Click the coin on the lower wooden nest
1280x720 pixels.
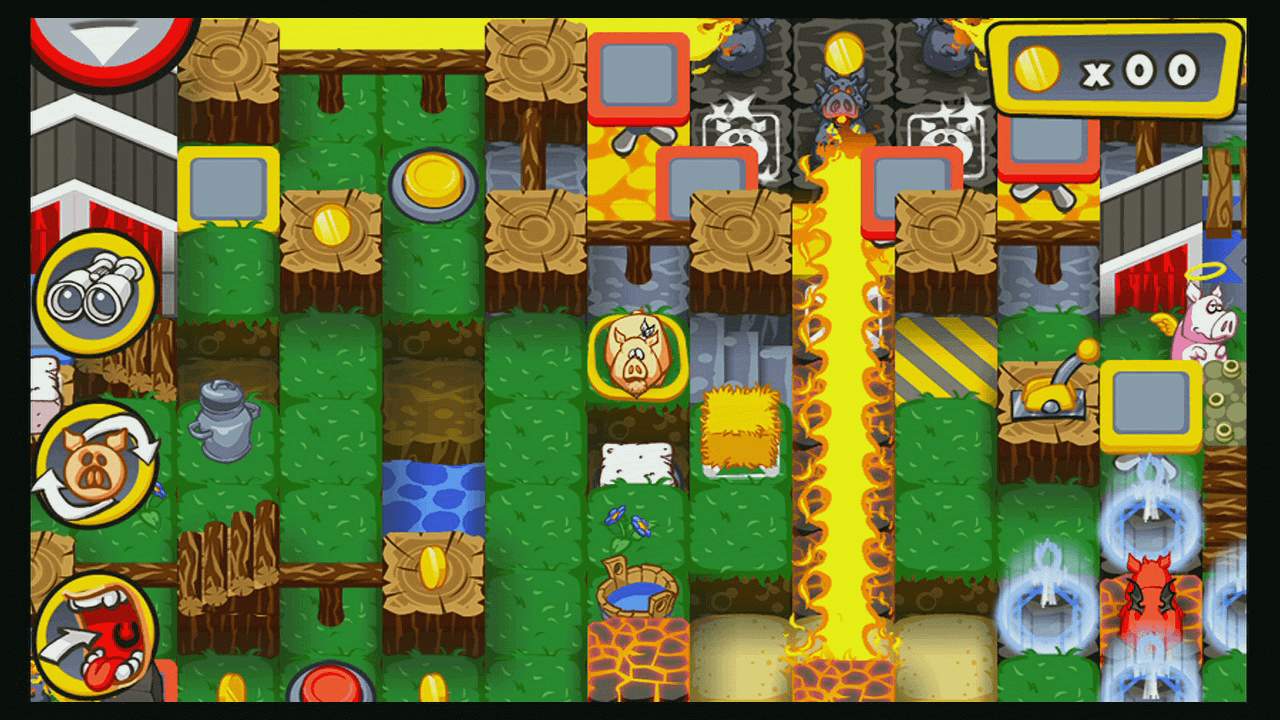(x=432, y=565)
